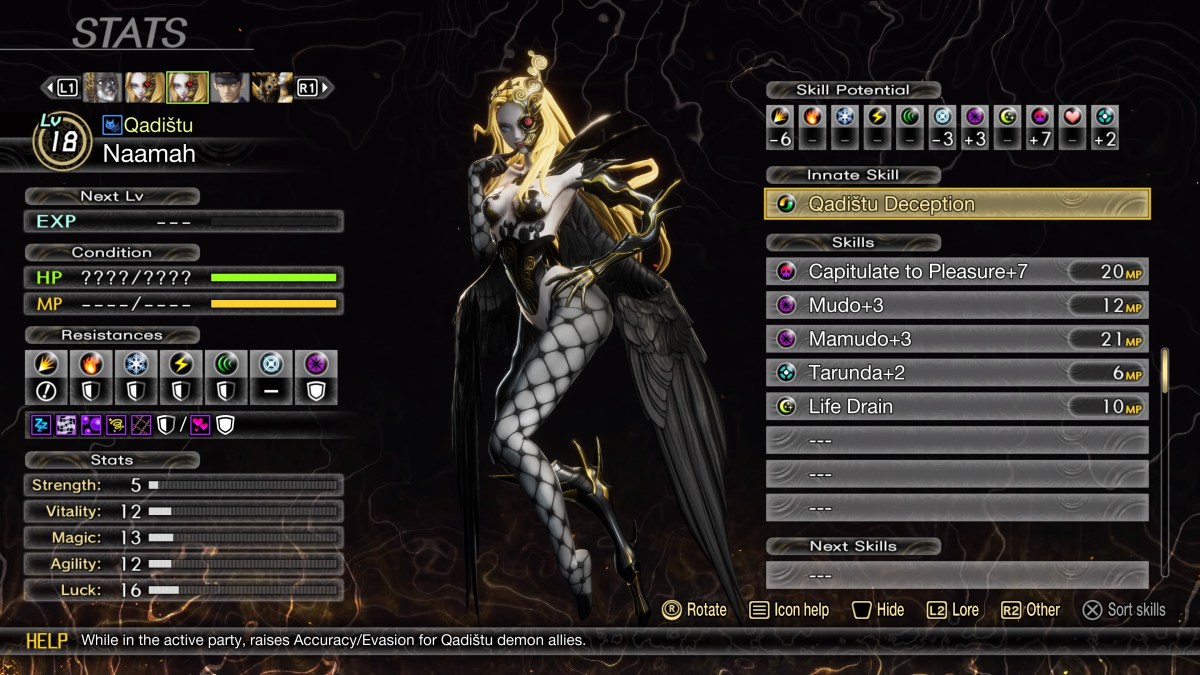The width and height of the screenshot is (1200, 675).
Task: Pick the Mamudo+3 skill row
Action: pos(957,339)
